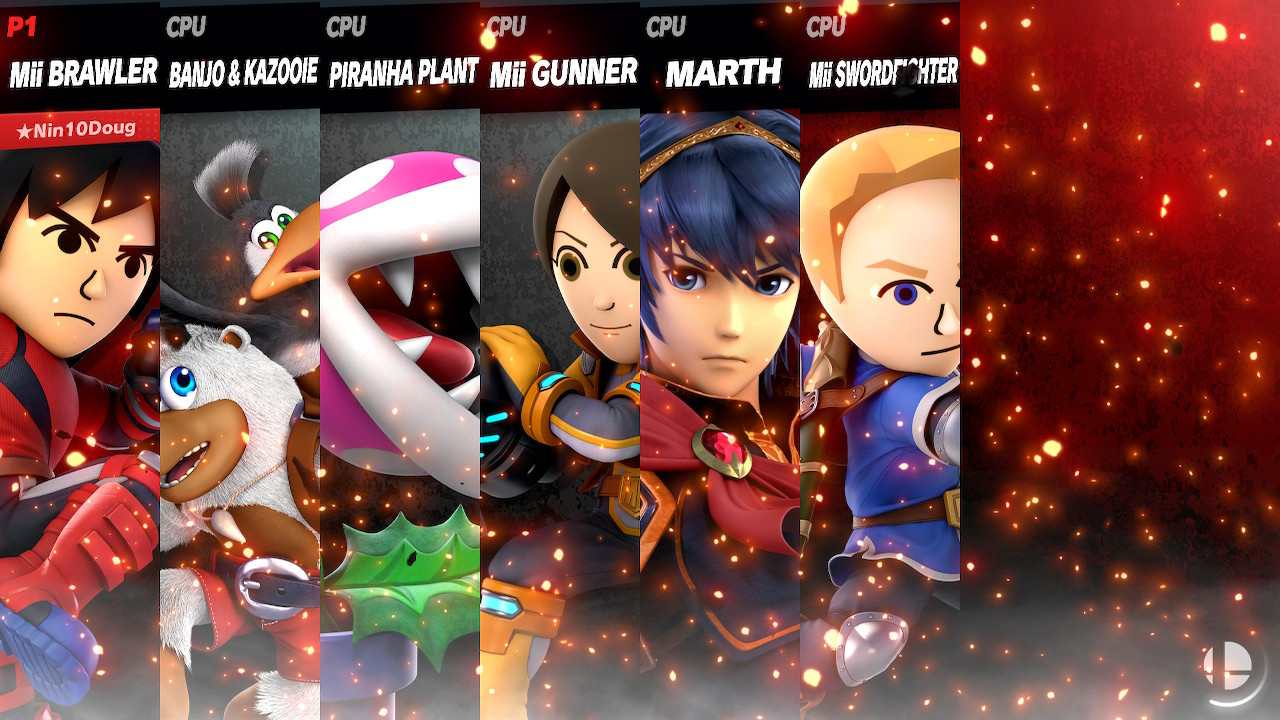Select the Marth character portrait
The height and width of the screenshot is (720, 1280).
[718, 400]
